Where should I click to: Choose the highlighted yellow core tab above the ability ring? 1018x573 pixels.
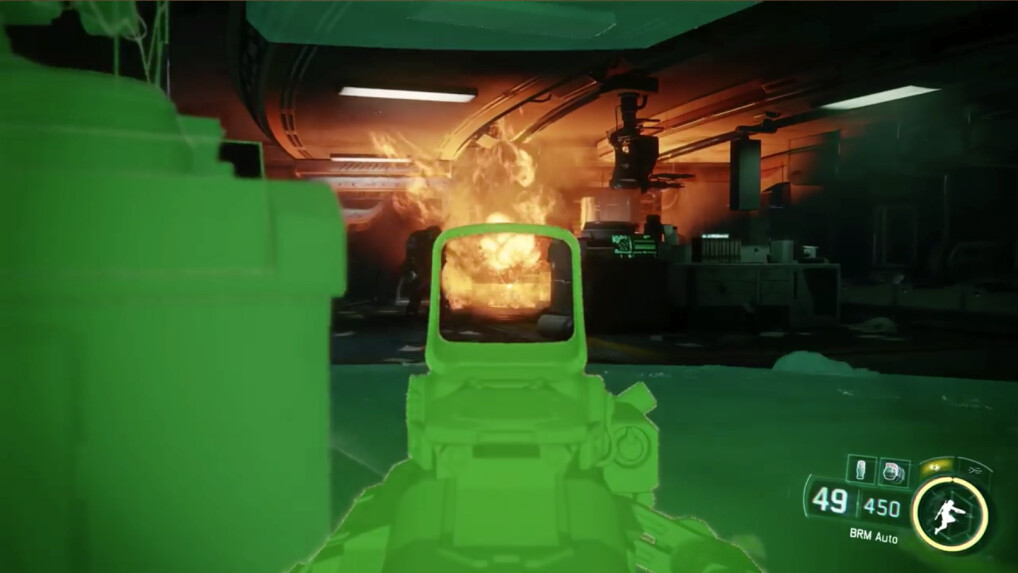coord(936,467)
